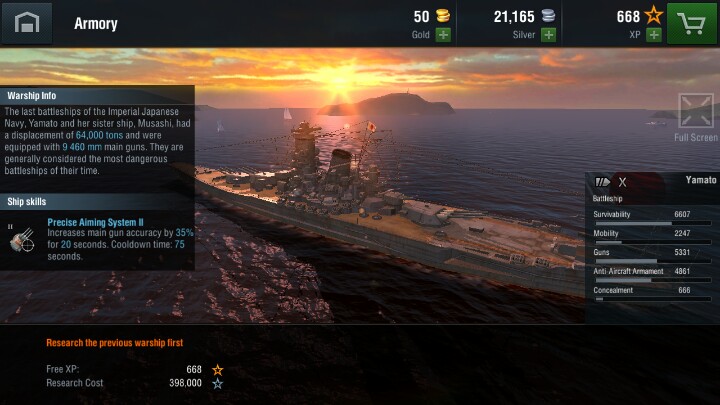The image size is (720, 405).
Task: Open the shop via the green cart button
Action: pos(692,22)
